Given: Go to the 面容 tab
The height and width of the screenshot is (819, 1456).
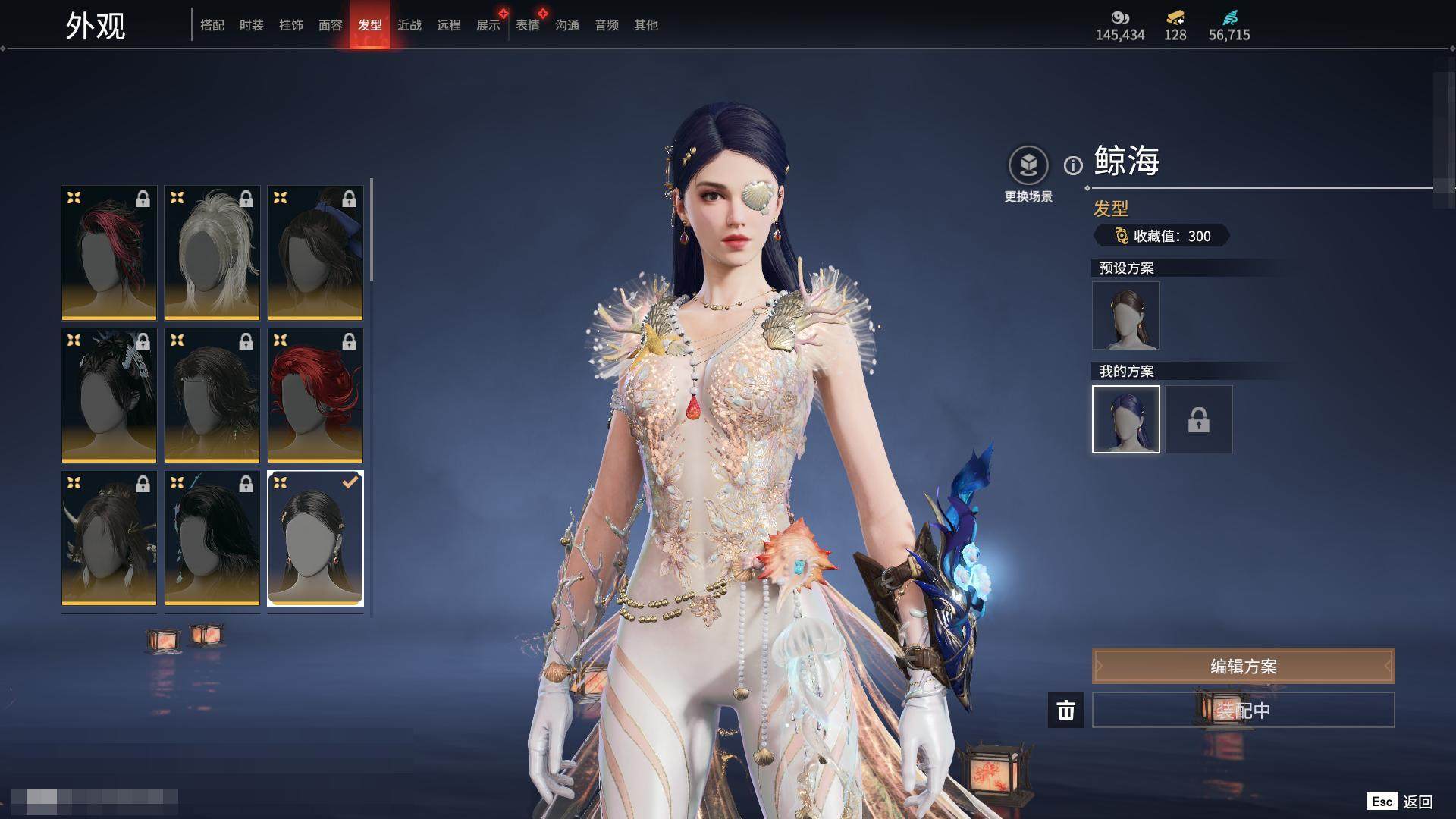Looking at the screenshot, I should point(331,25).
